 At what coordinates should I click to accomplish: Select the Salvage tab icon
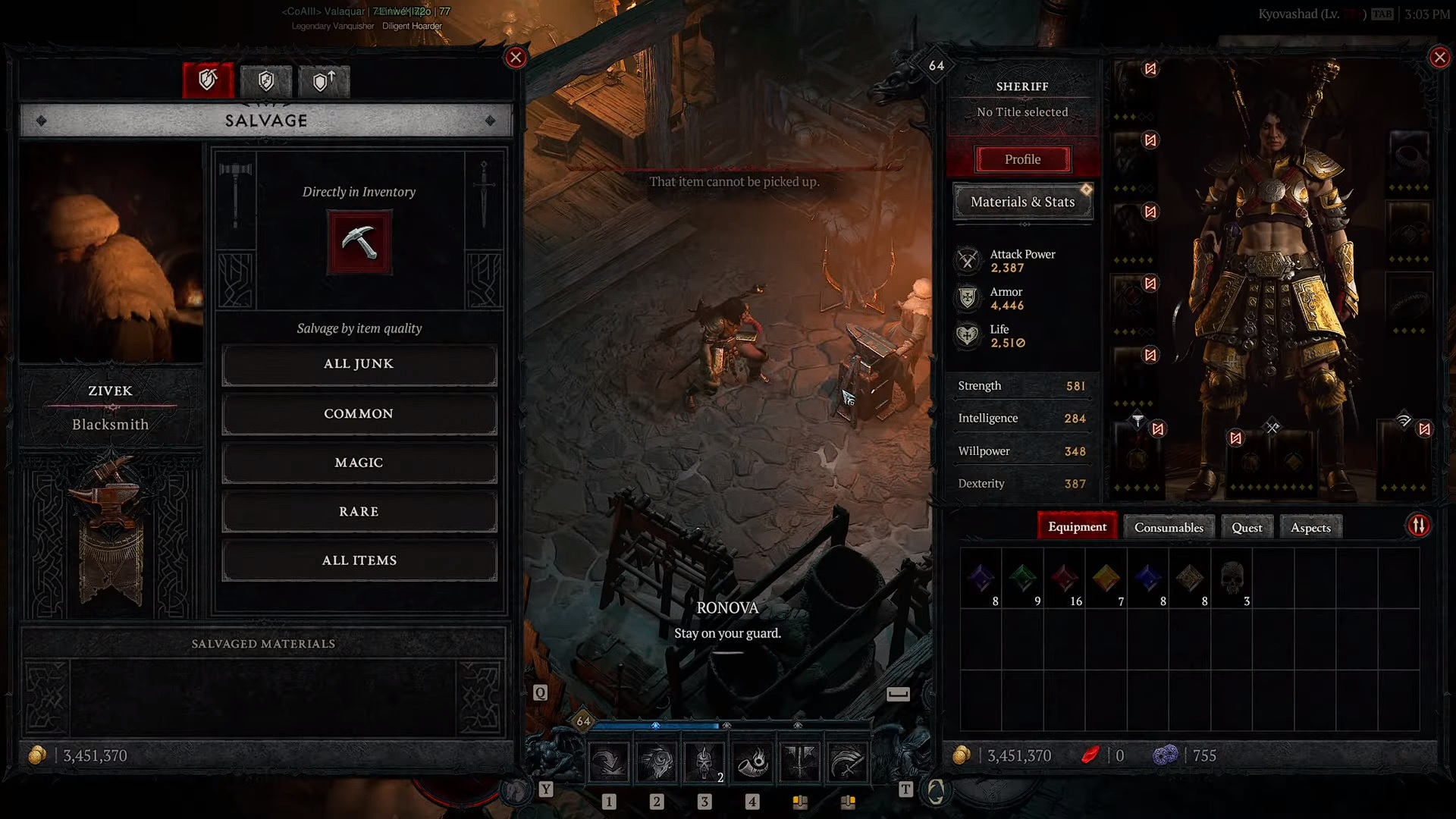208,81
